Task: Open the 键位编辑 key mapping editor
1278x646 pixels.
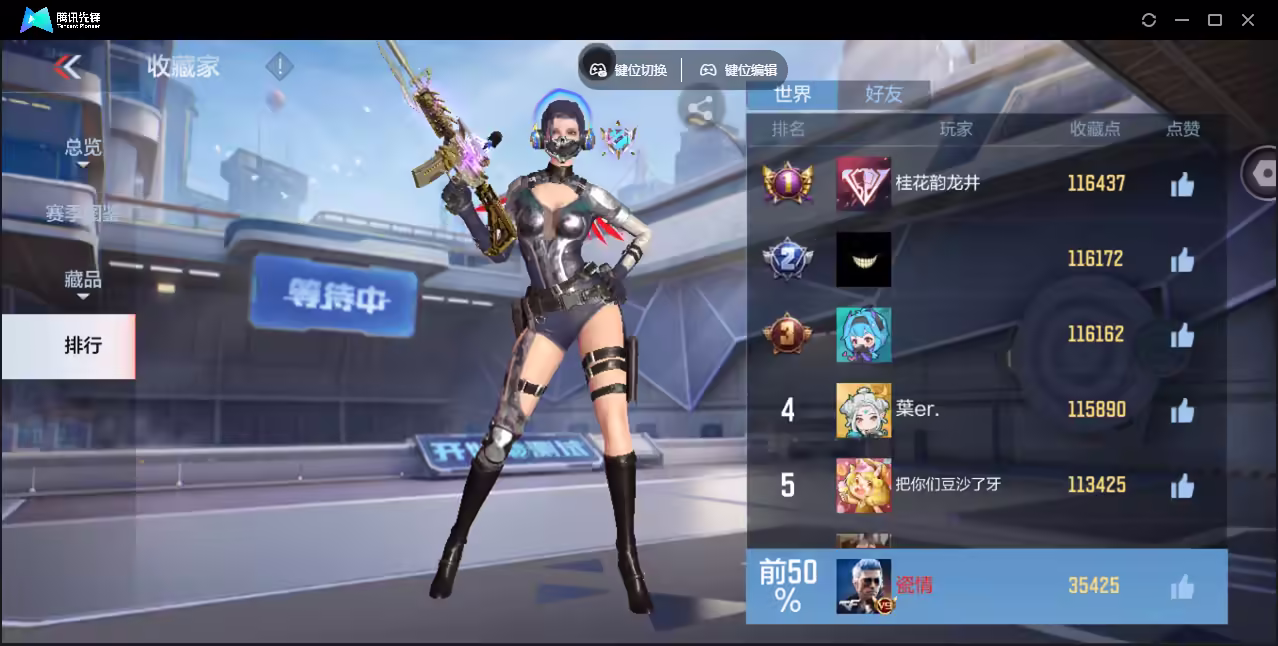Action: [x=738, y=70]
